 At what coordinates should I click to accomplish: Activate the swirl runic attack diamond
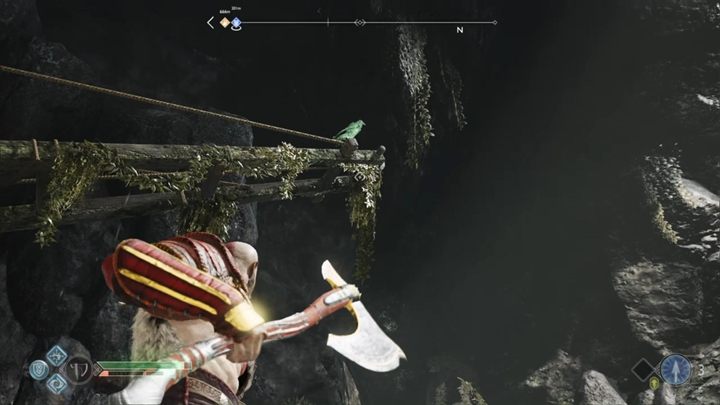(55, 381)
